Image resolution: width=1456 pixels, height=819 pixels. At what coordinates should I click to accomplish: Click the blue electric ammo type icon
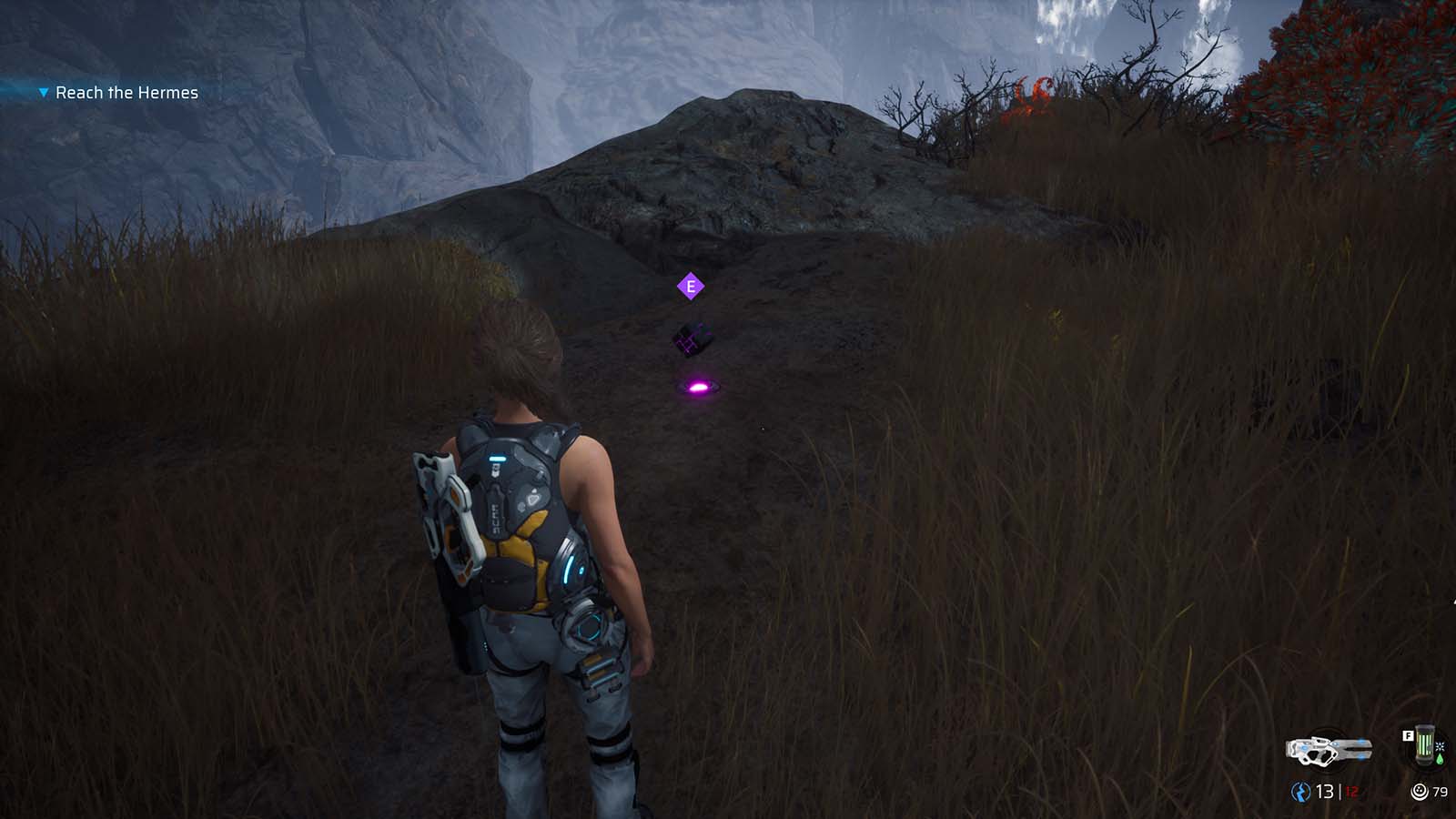(1301, 789)
